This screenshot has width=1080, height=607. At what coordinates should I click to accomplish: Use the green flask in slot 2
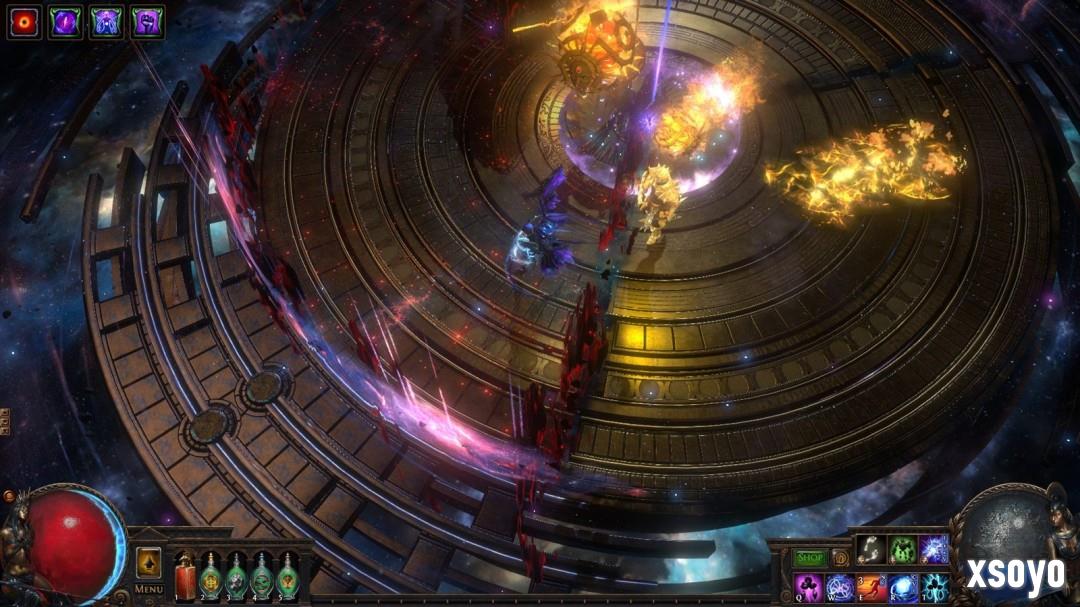211,576
